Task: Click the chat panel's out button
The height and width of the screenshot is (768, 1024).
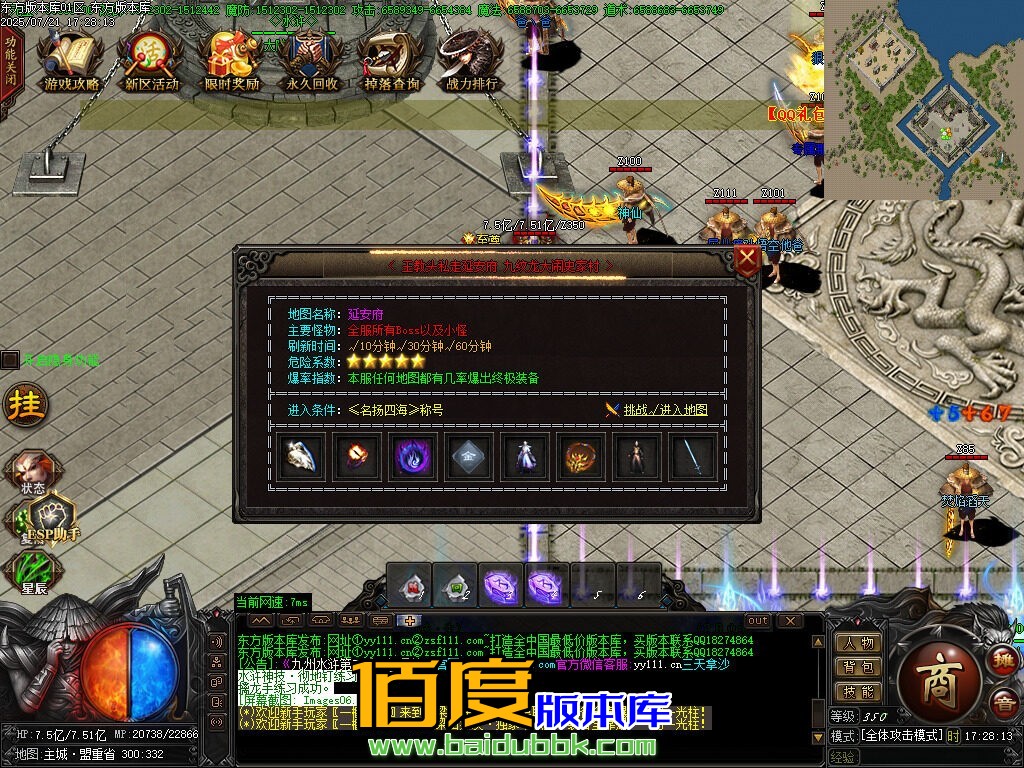Action: pos(758,621)
